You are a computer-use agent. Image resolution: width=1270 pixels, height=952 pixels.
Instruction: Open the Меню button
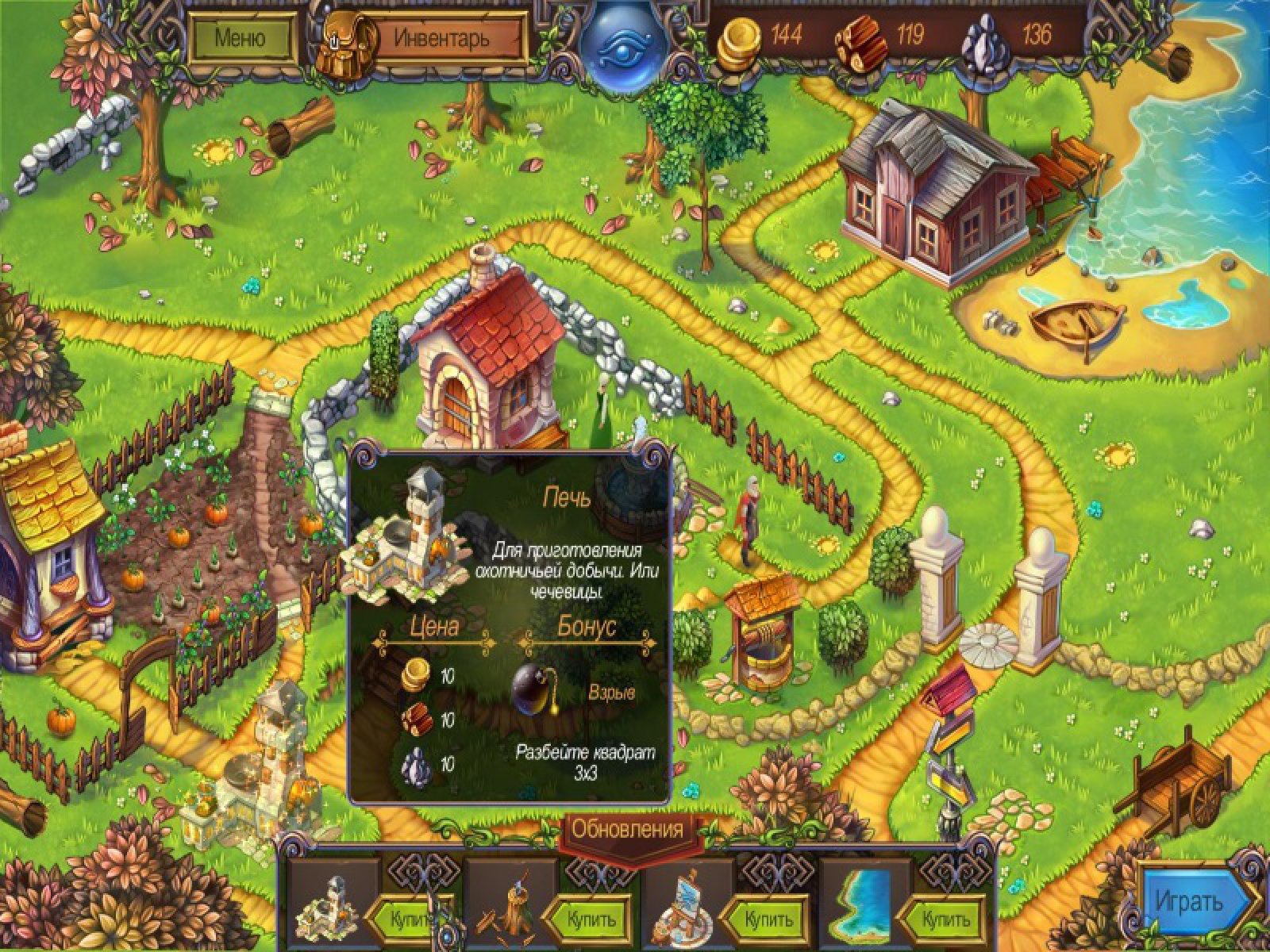pyautogui.click(x=240, y=37)
